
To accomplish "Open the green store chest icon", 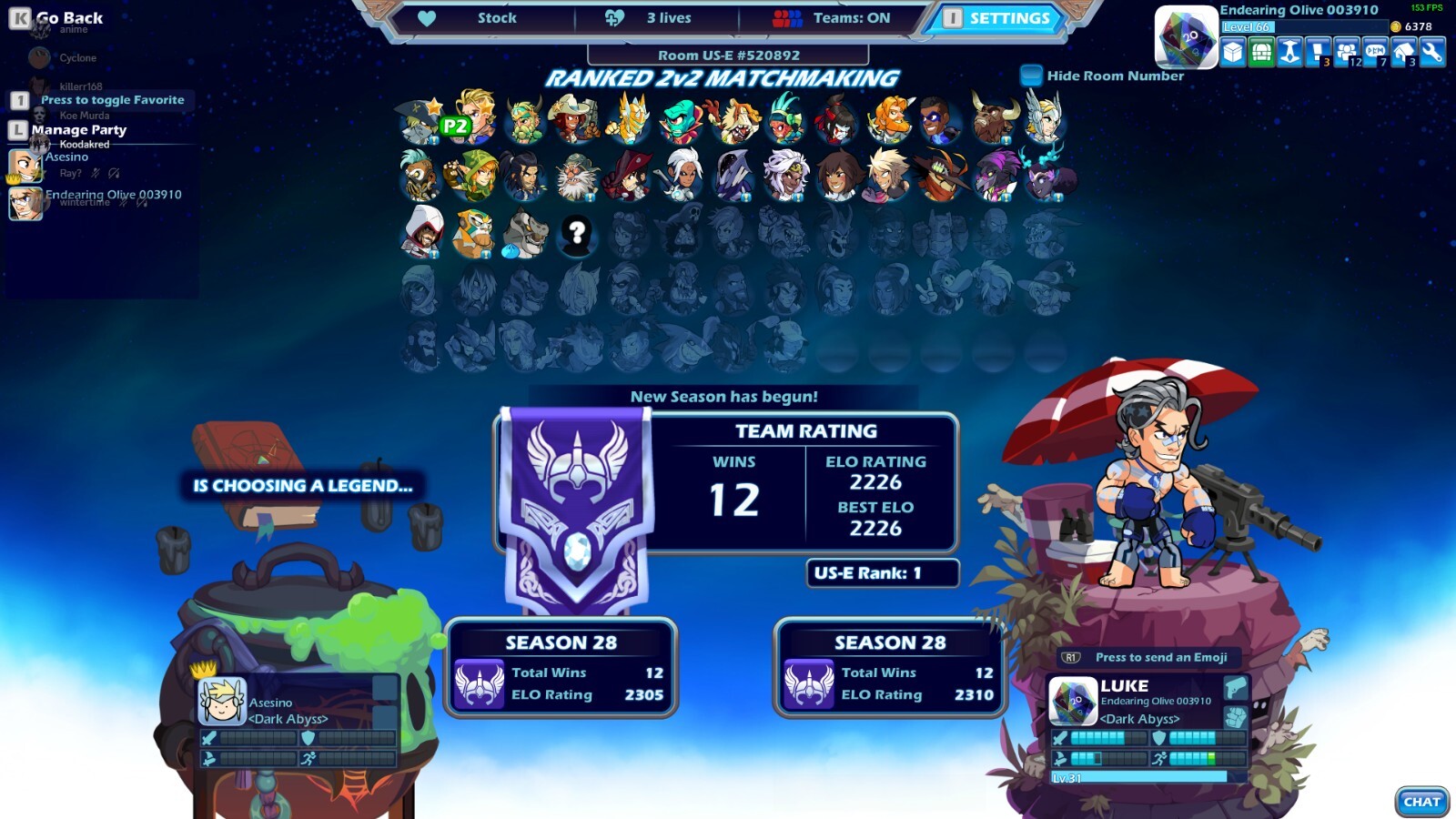I will 1261,53.
